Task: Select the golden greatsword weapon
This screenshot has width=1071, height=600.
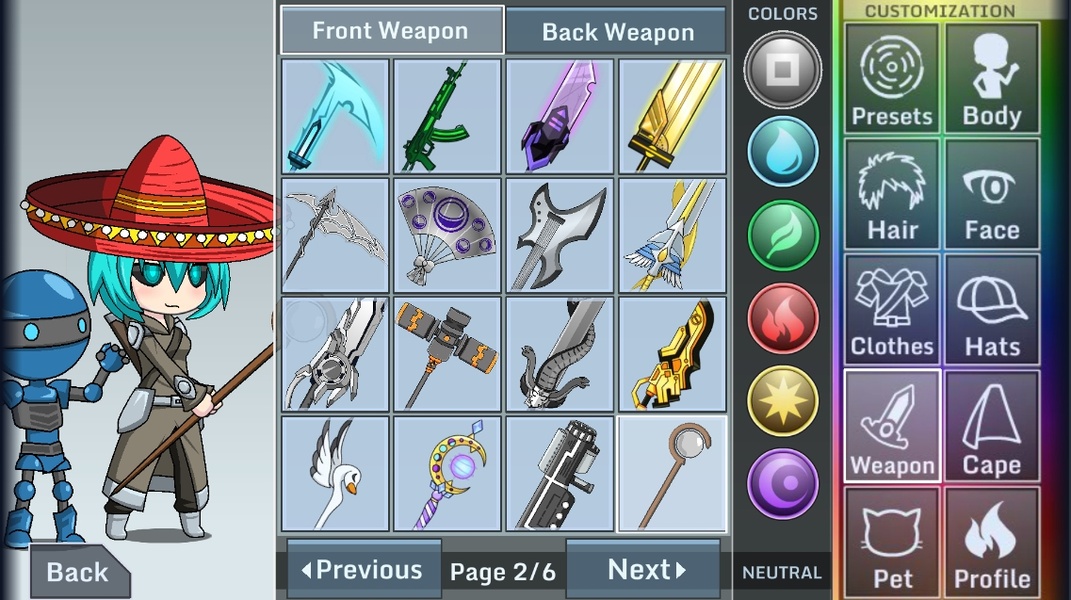Action: tap(672, 116)
